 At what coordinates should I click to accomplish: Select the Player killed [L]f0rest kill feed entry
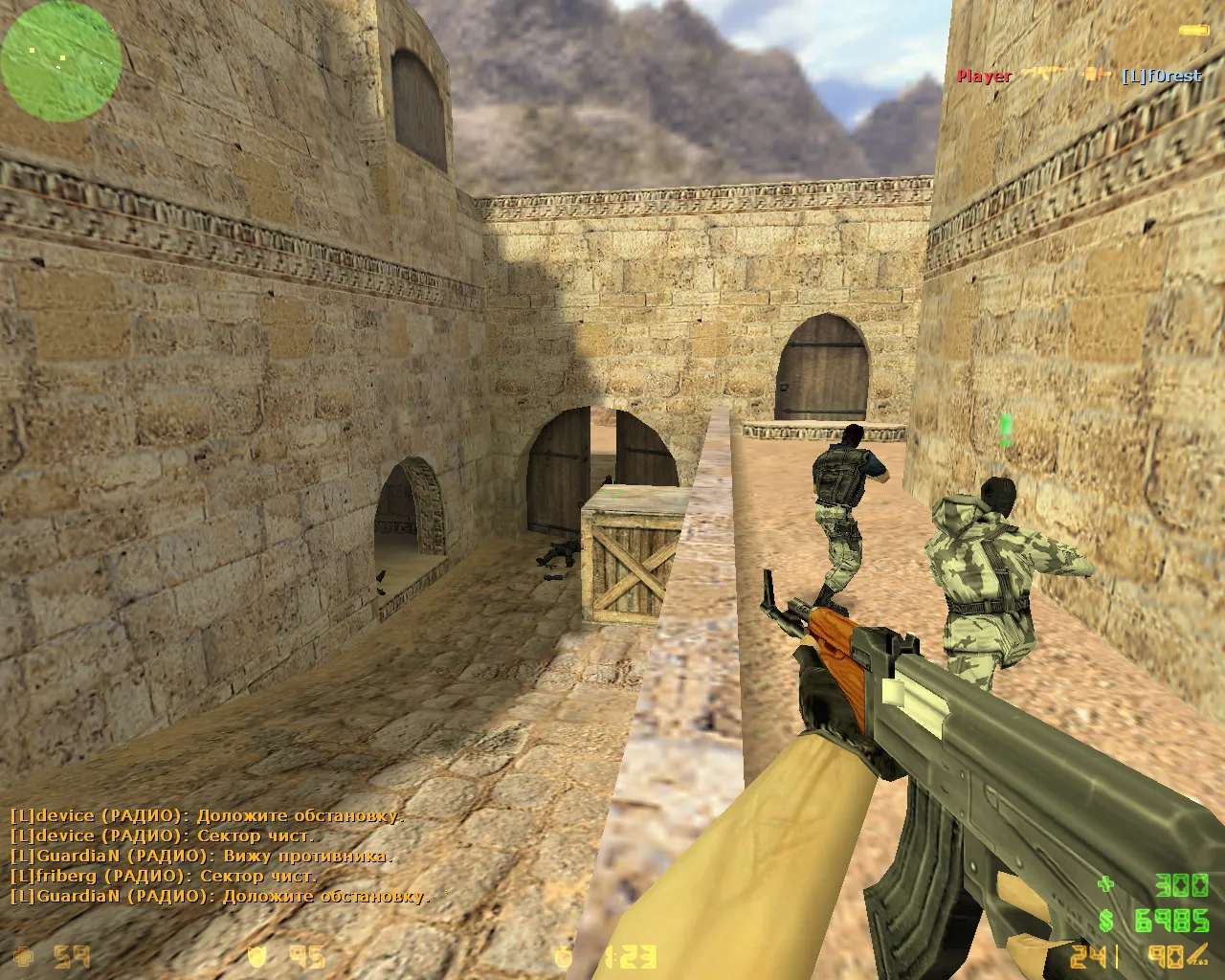1079,76
